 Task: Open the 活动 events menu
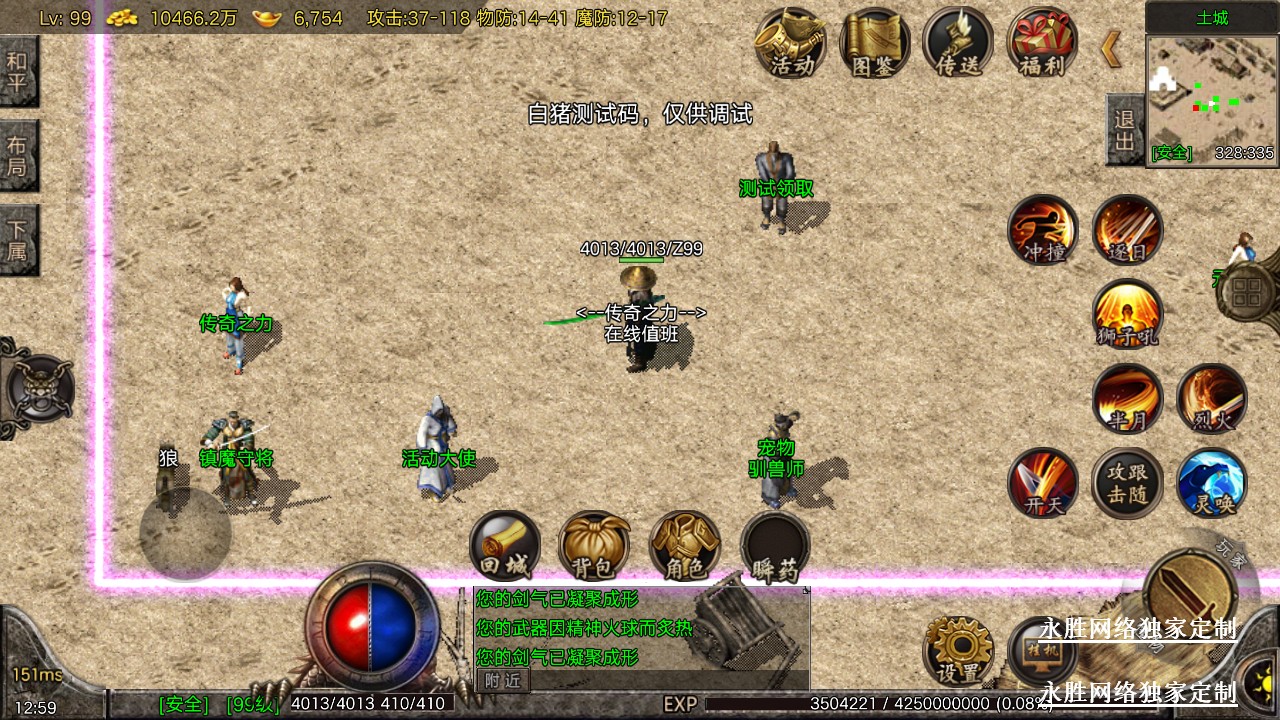point(790,43)
